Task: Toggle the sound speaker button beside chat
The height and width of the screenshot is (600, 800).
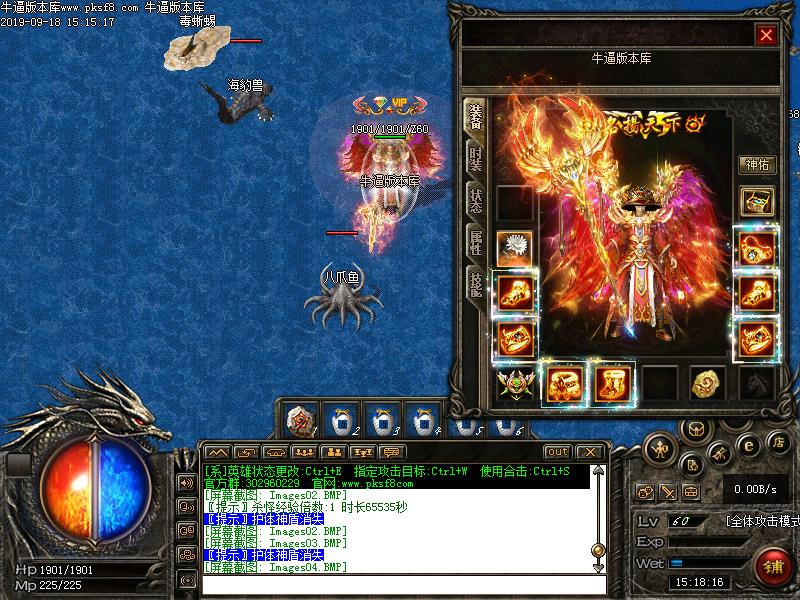Action: [186, 483]
